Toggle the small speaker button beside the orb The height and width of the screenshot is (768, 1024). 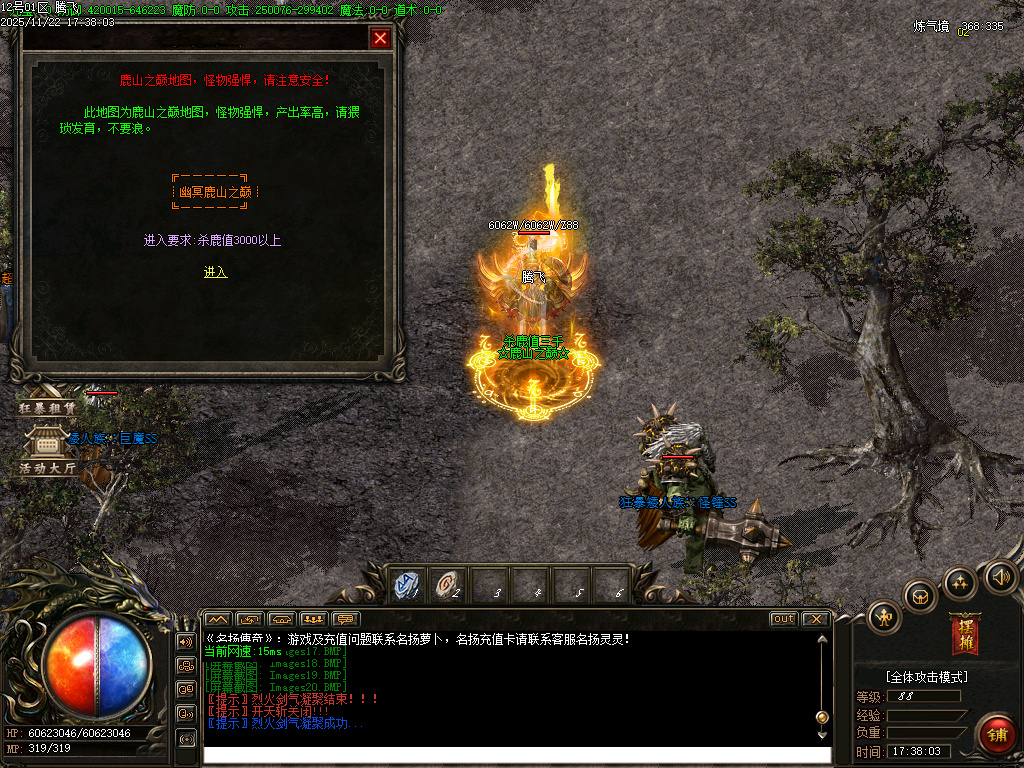185,641
